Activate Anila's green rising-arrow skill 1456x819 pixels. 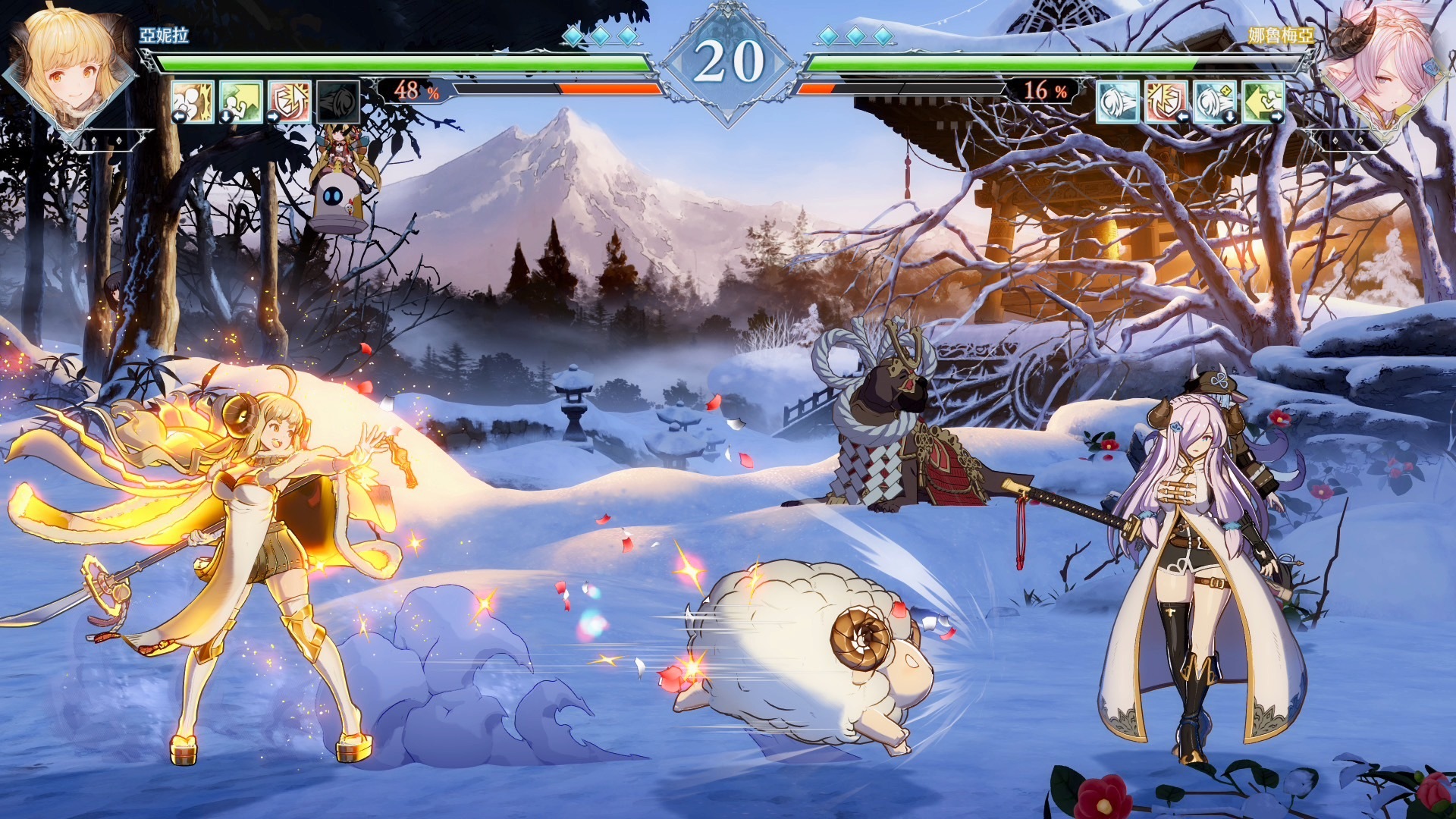pyautogui.click(x=240, y=101)
